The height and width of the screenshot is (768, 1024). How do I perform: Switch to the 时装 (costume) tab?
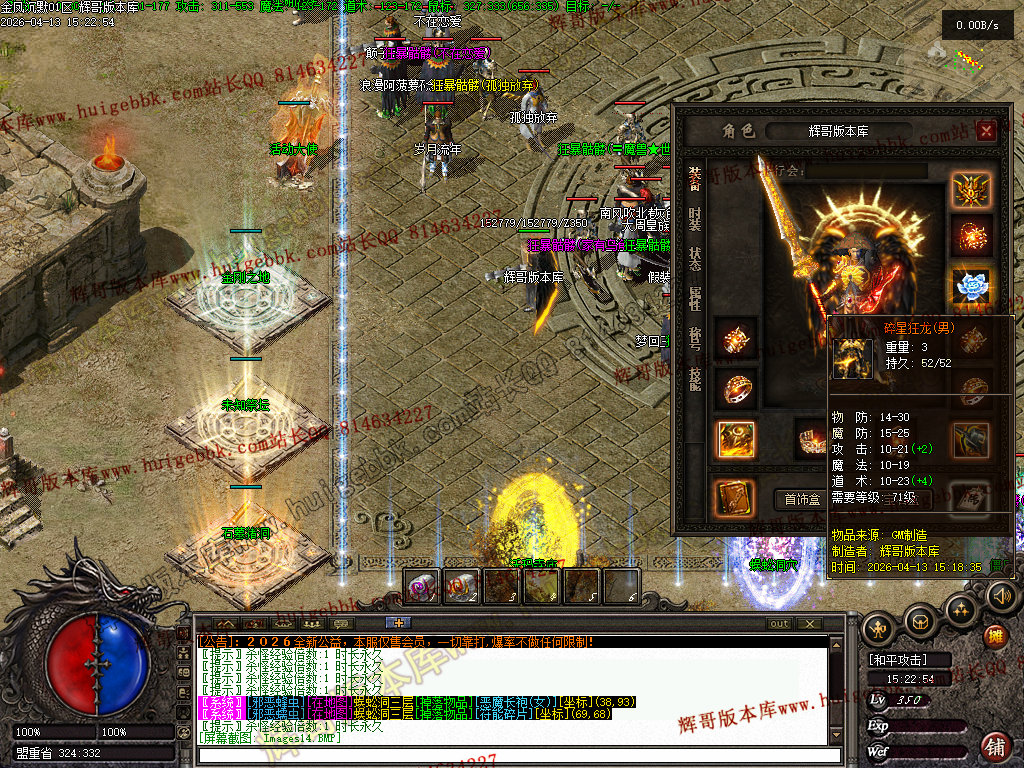695,220
